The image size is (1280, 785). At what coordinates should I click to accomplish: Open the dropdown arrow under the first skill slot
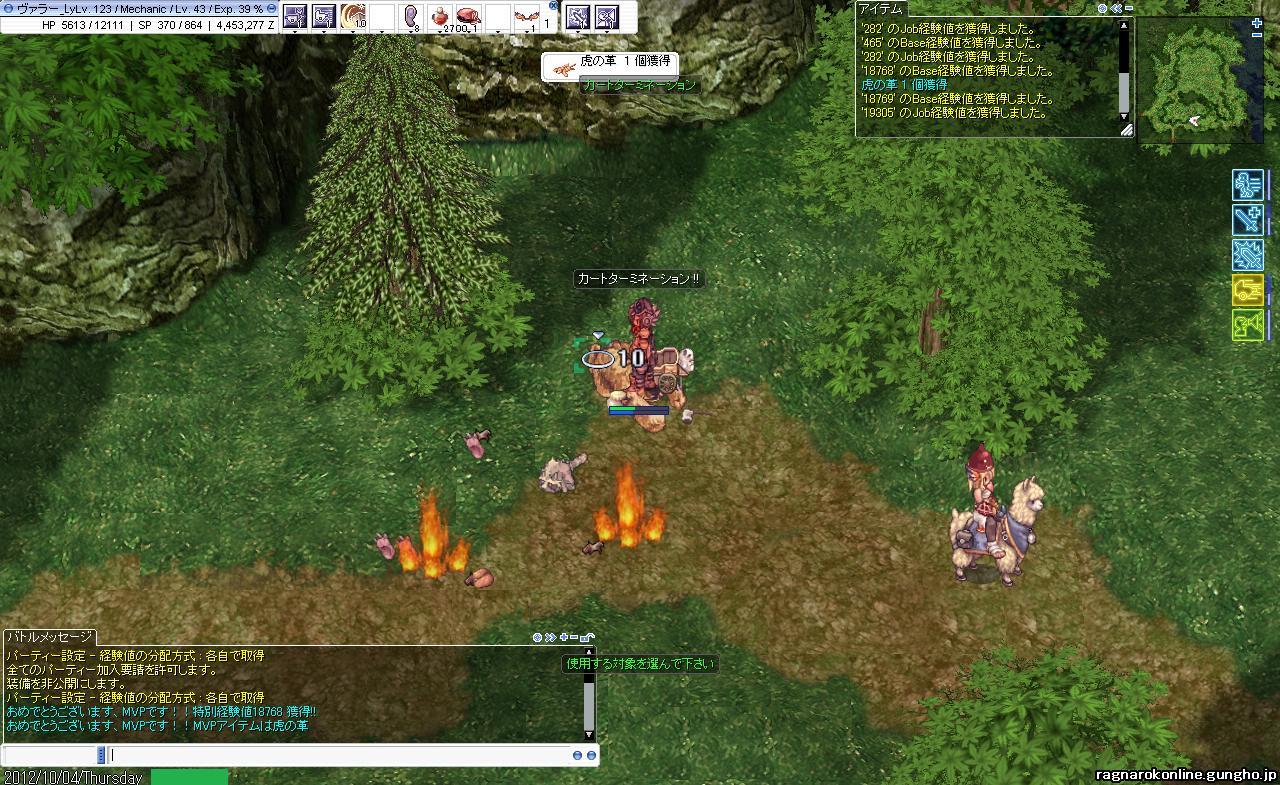click(297, 30)
